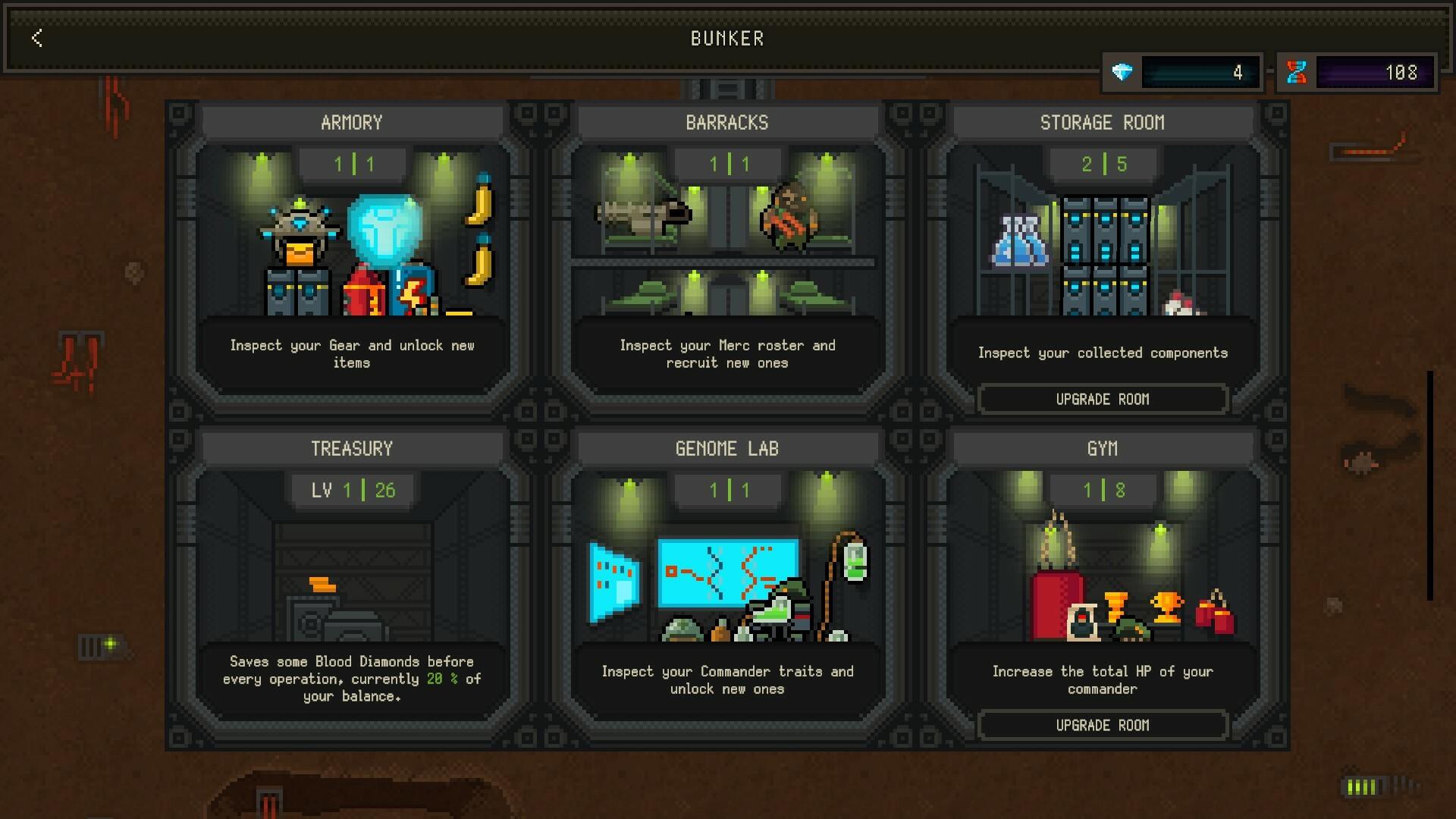
Task: Click the back arrow in the Bunker header
Action: coord(36,39)
